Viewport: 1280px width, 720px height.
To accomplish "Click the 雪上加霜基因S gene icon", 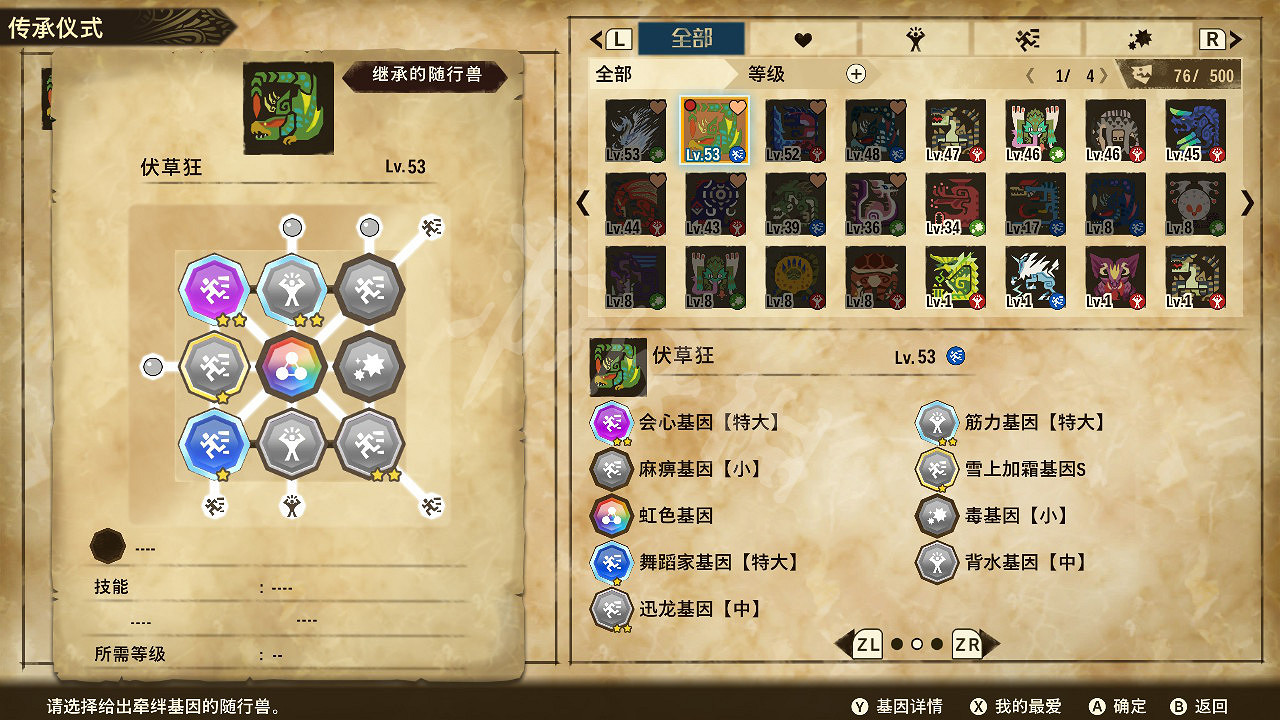I will pos(937,468).
